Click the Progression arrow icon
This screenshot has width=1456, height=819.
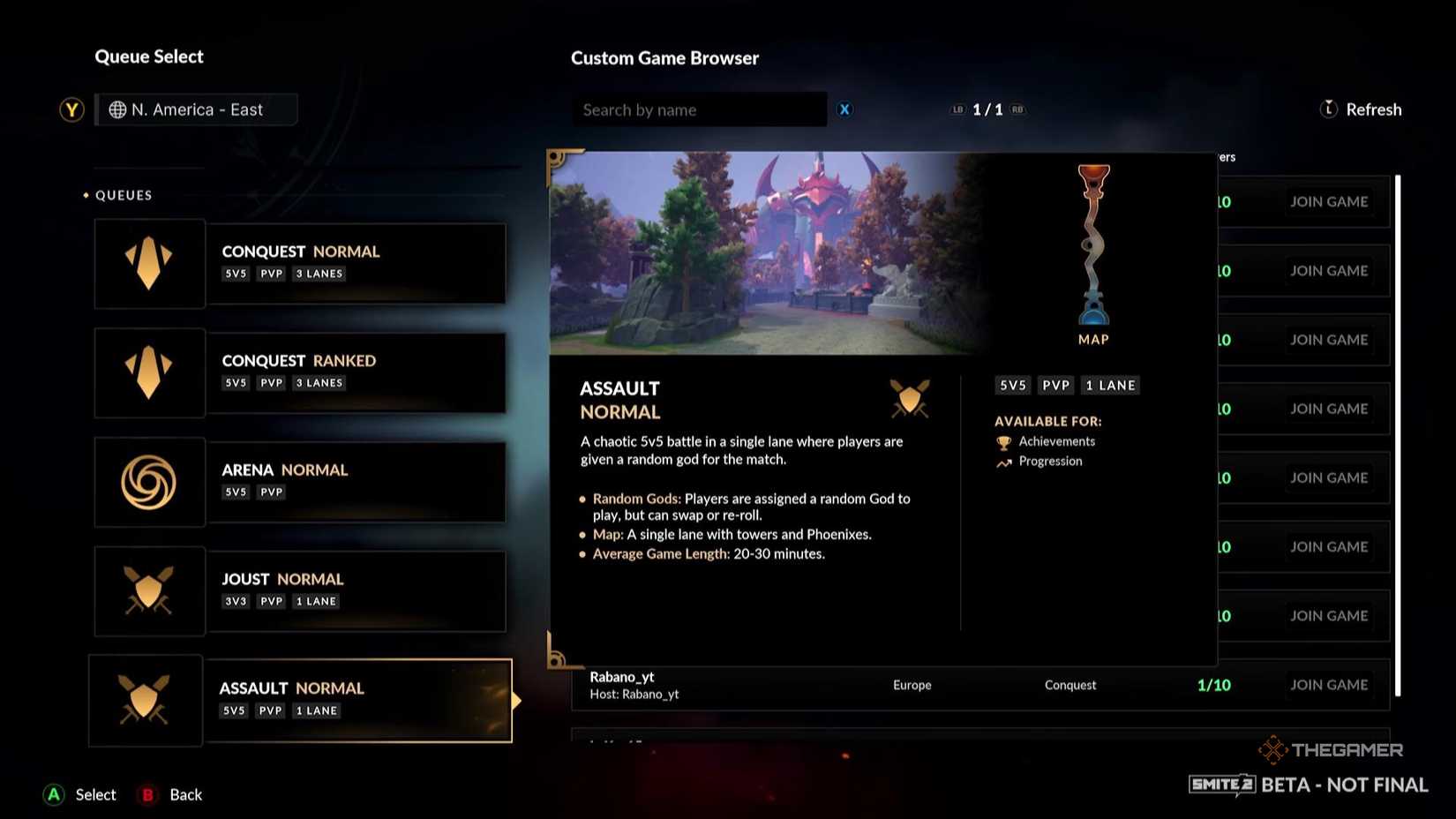pos(1003,462)
